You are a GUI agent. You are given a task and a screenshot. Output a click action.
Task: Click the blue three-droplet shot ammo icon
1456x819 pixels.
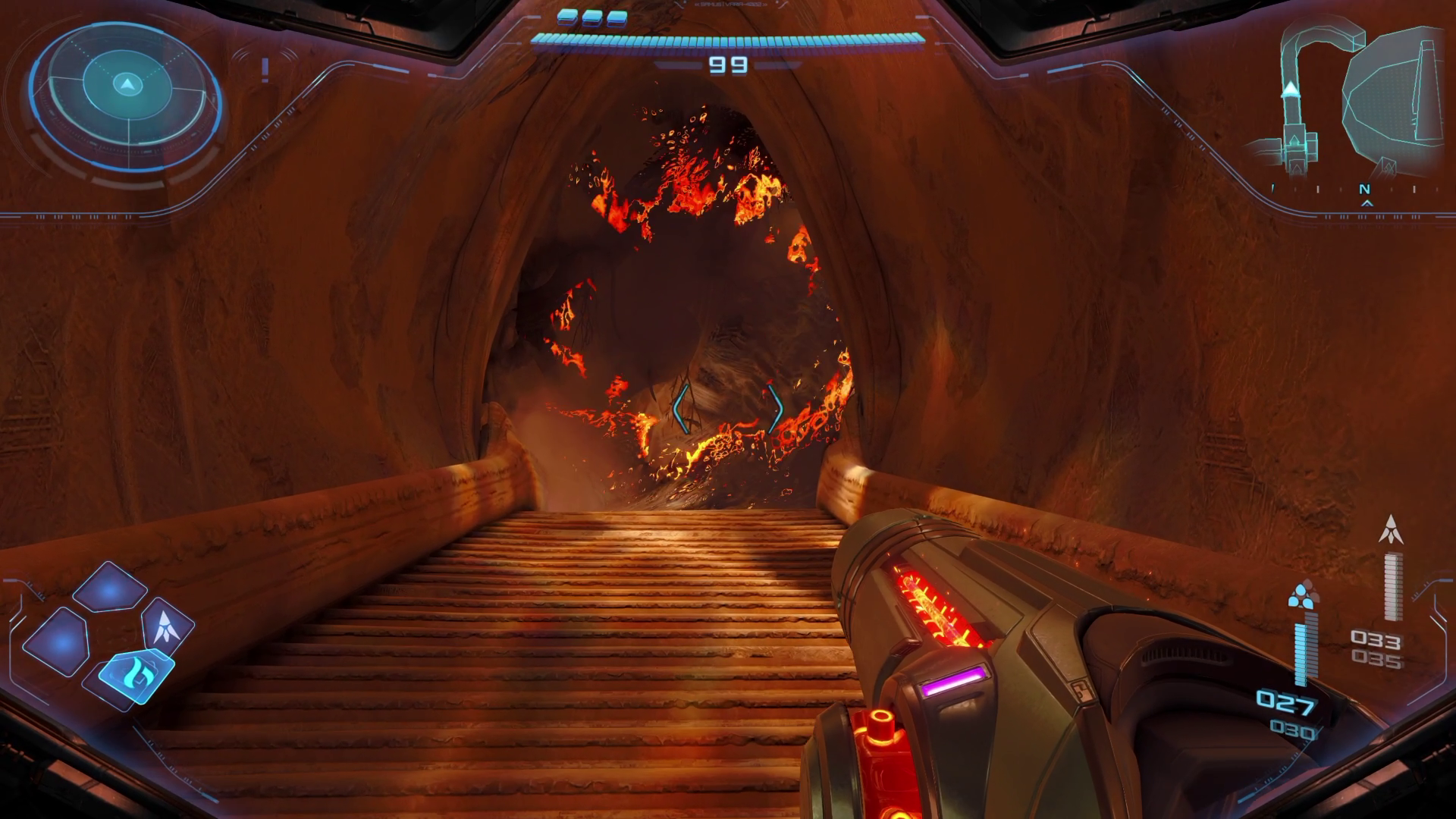tap(1302, 595)
